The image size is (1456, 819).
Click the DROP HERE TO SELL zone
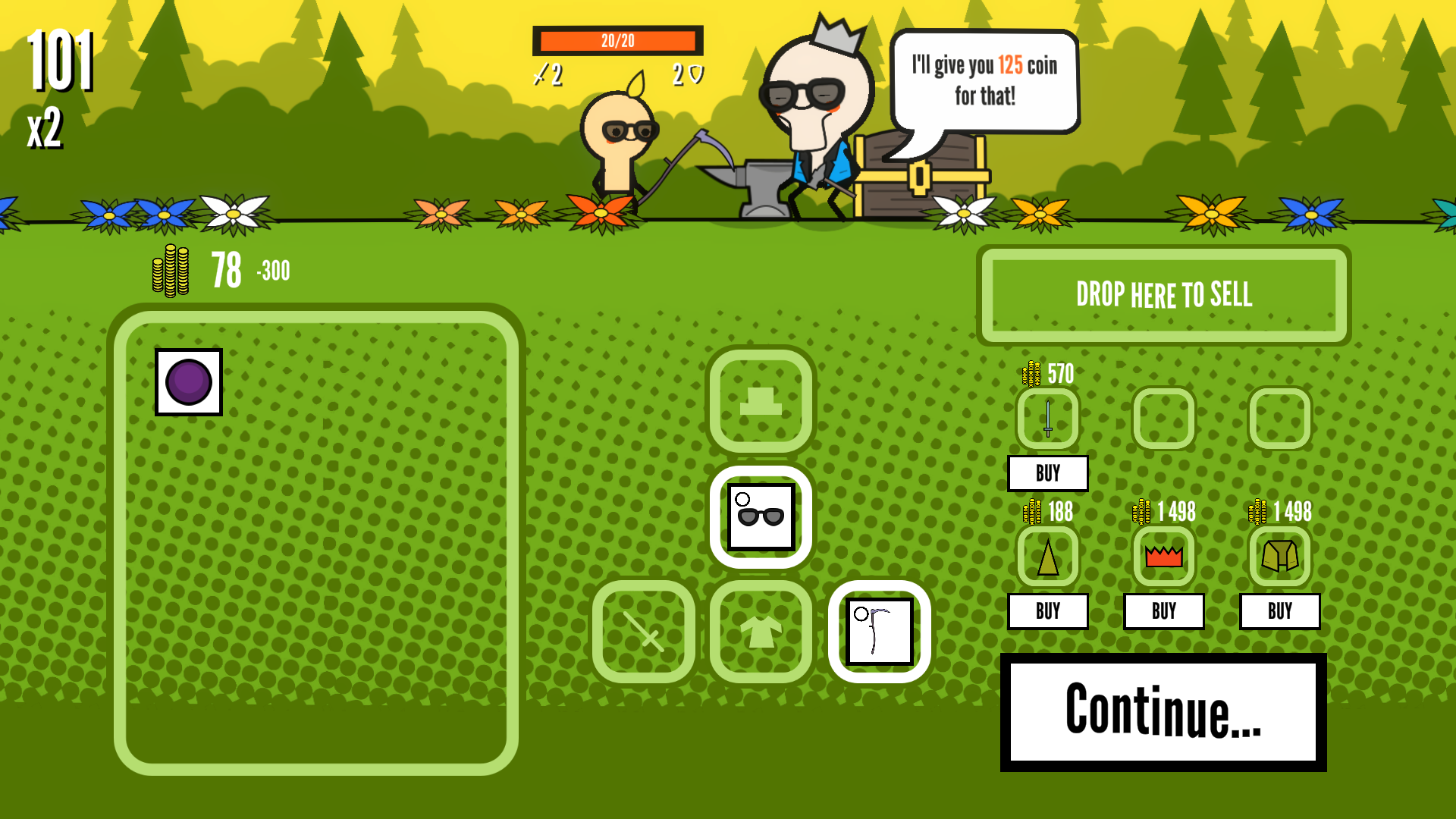[1165, 296]
